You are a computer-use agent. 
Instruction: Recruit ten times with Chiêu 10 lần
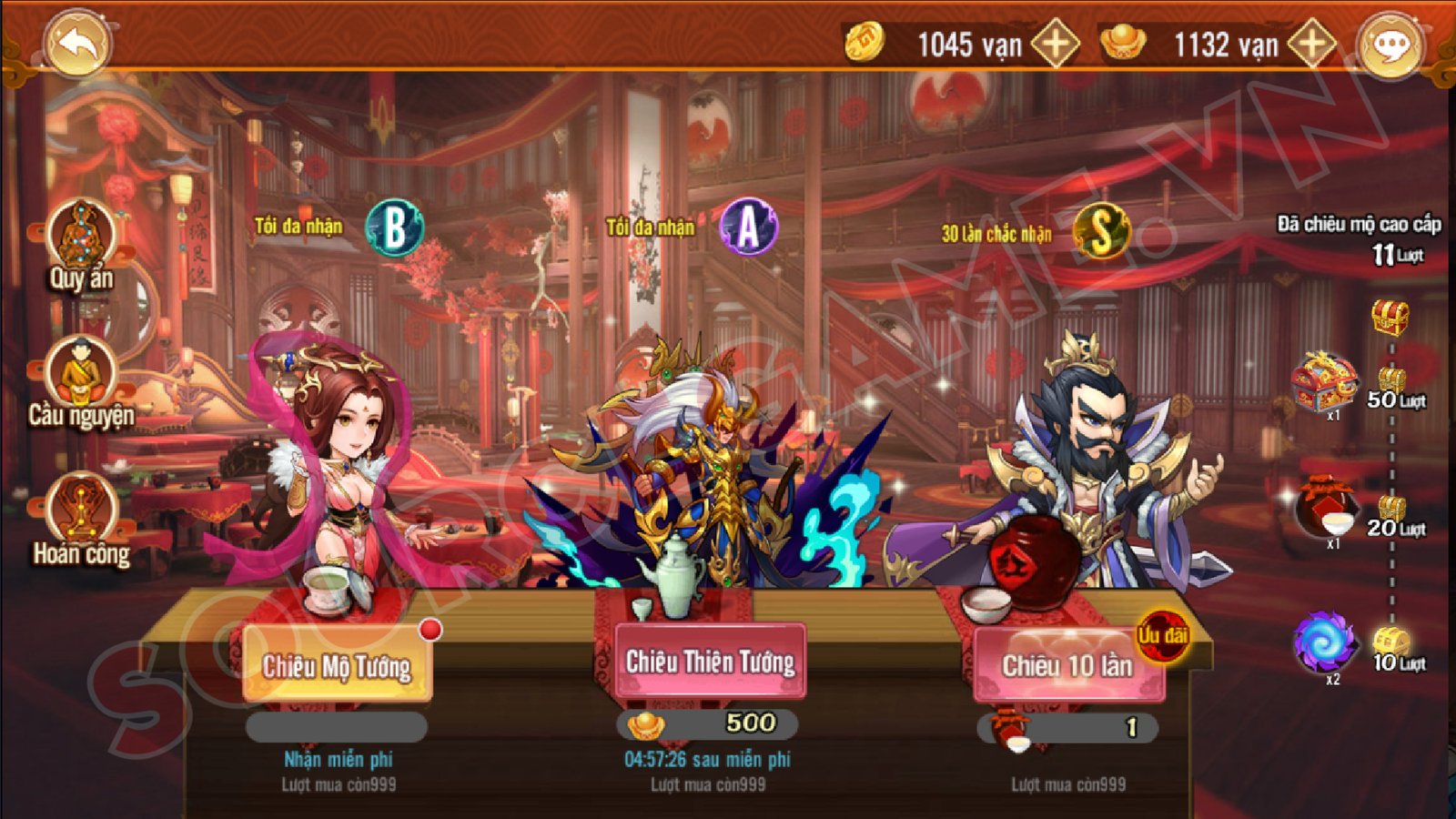point(1067,665)
